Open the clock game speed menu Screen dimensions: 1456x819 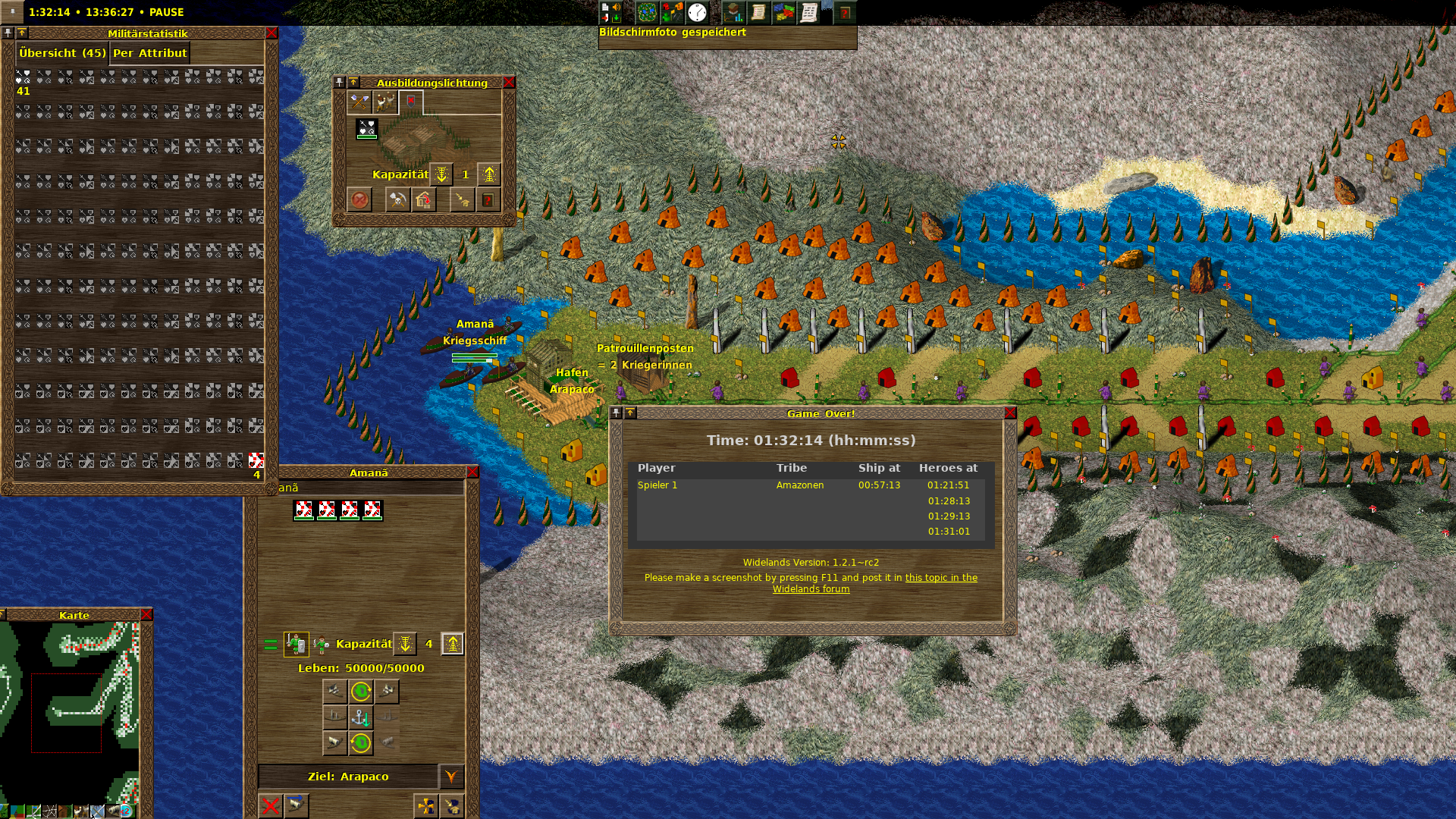tap(697, 13)
